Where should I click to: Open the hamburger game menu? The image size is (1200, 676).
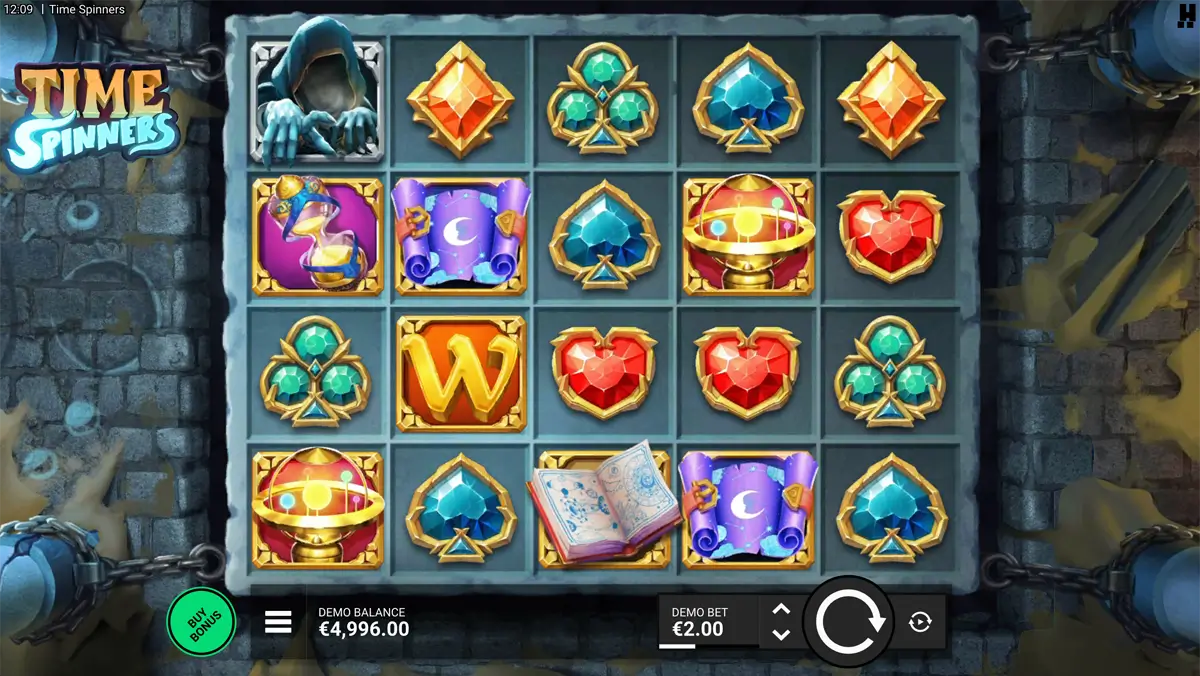pyautogui.click(x=278, y=622)
